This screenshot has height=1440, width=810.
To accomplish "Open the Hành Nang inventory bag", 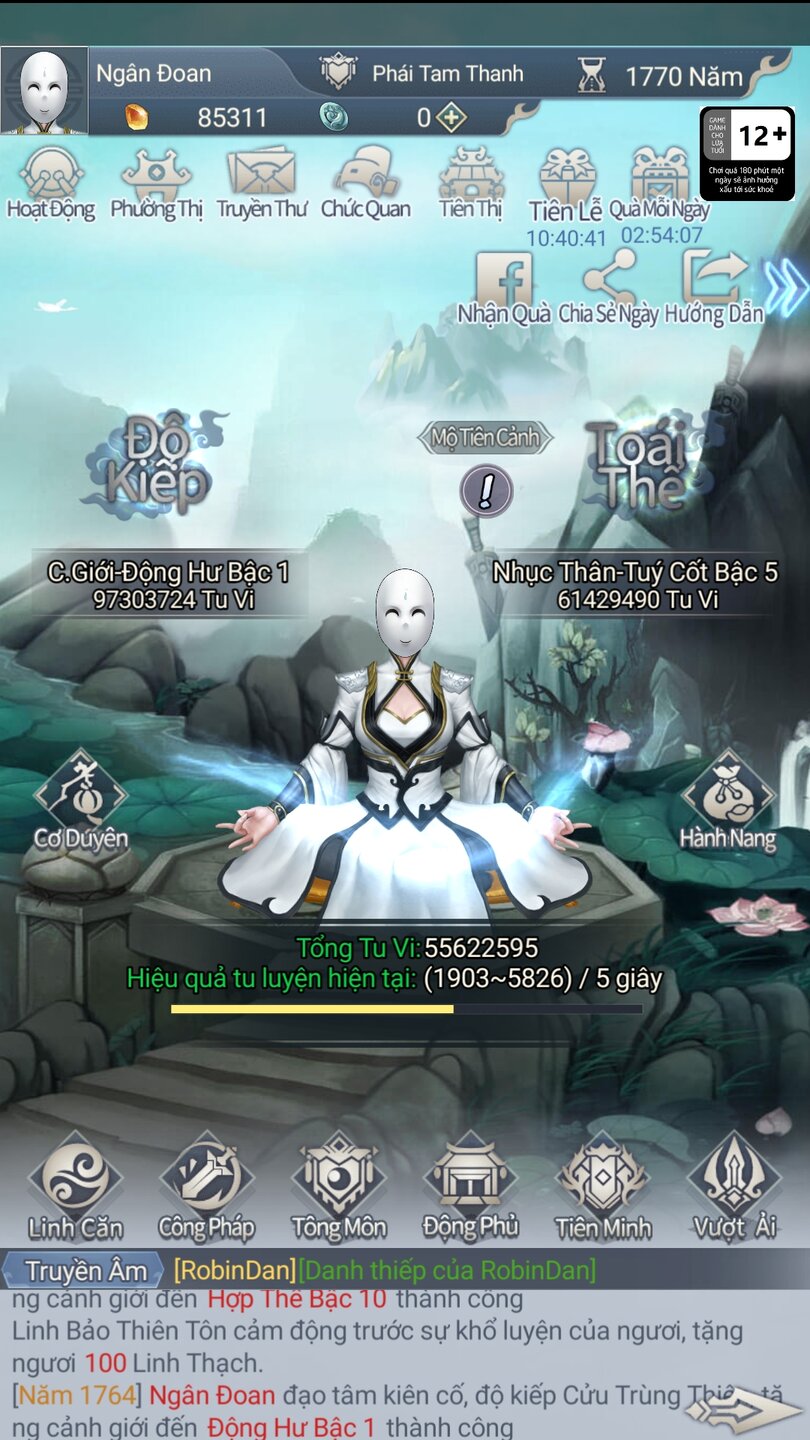I will point(728,800).
